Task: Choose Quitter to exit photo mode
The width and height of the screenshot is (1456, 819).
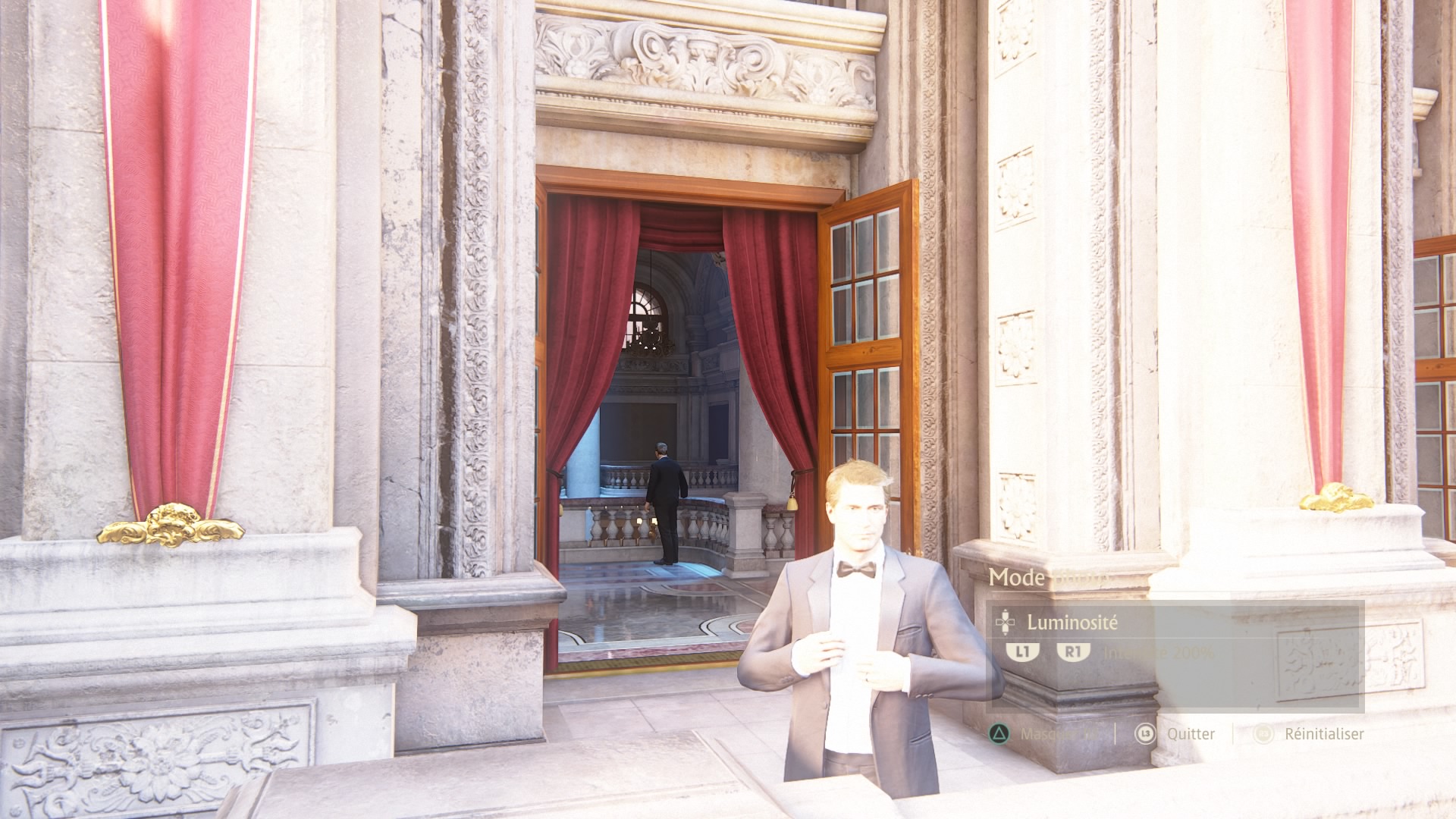Action: (1190, 734)
